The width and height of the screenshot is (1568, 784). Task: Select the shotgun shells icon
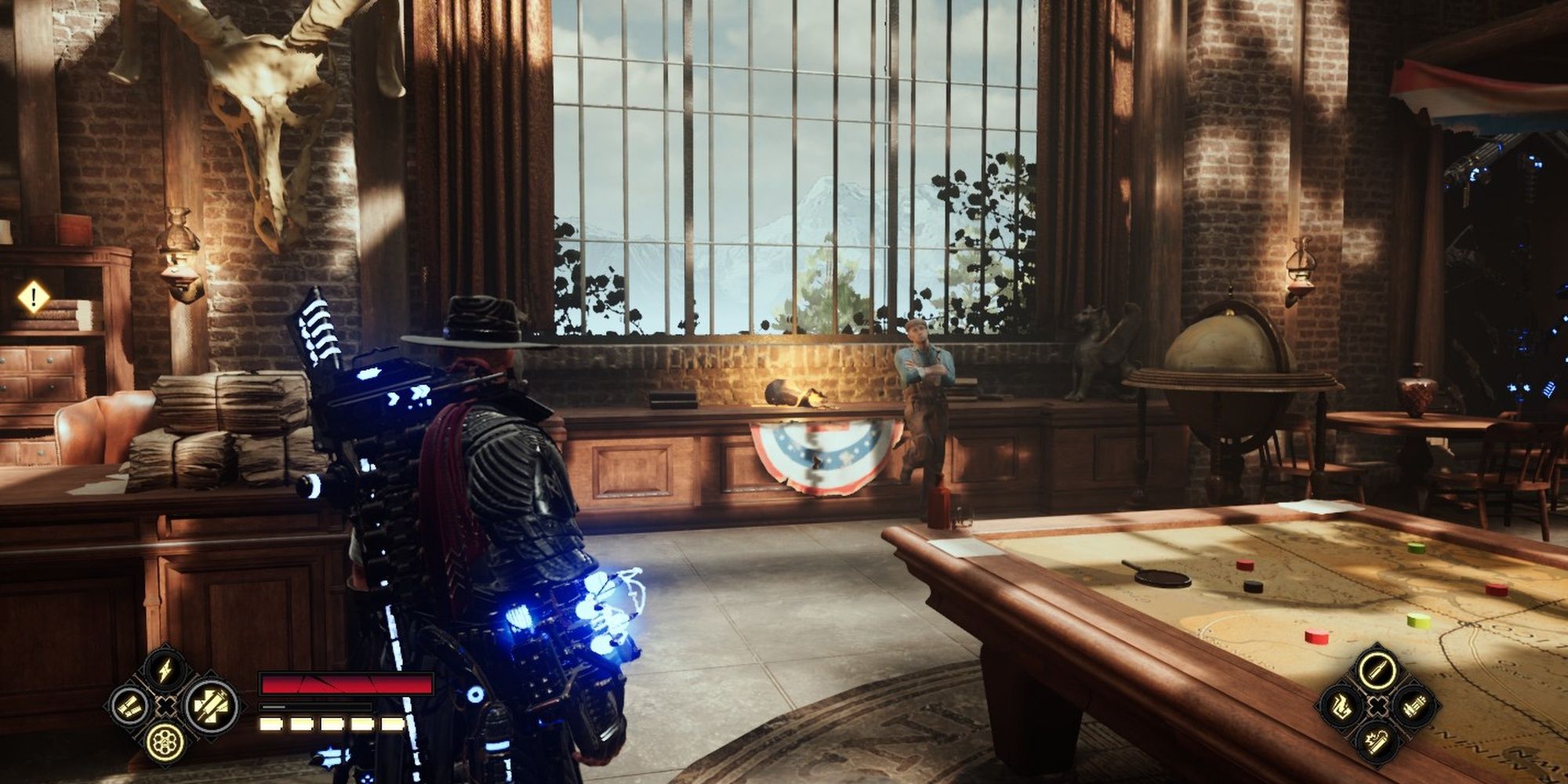coord(129,706)
